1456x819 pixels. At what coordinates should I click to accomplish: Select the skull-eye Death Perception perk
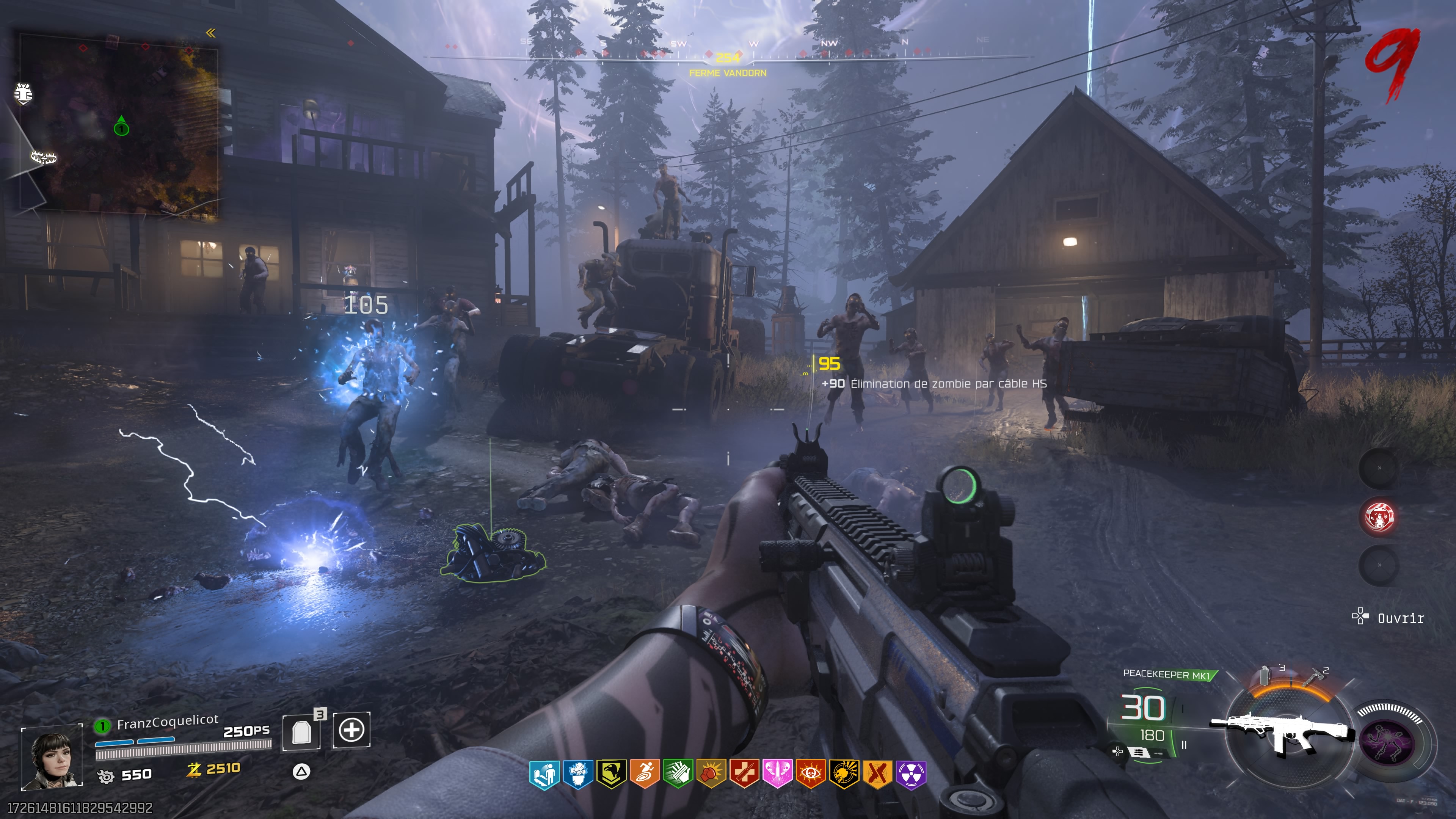811,774
